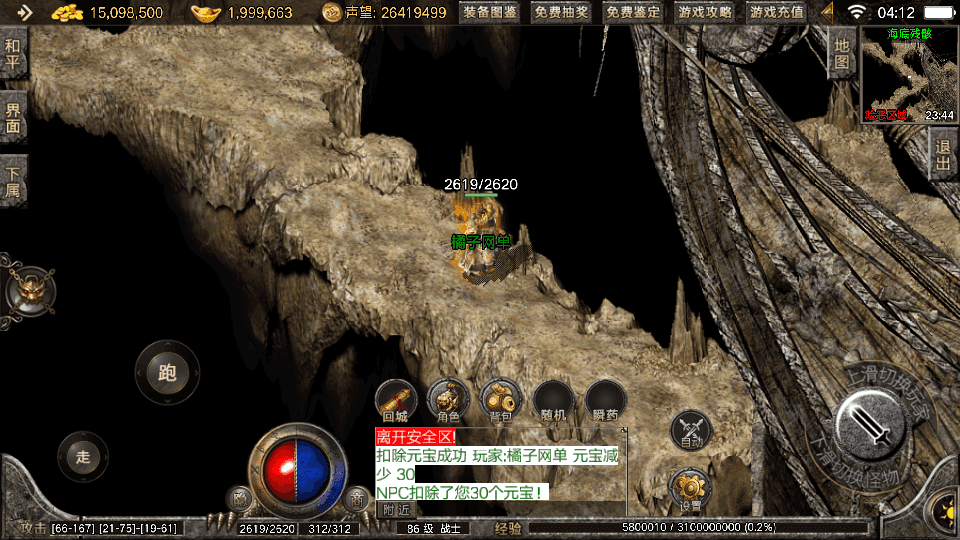Open the 游戏充值 recharge shop
Image resolution: width=960 pixels, height=540 pixels.
click(x=777, y=13)
